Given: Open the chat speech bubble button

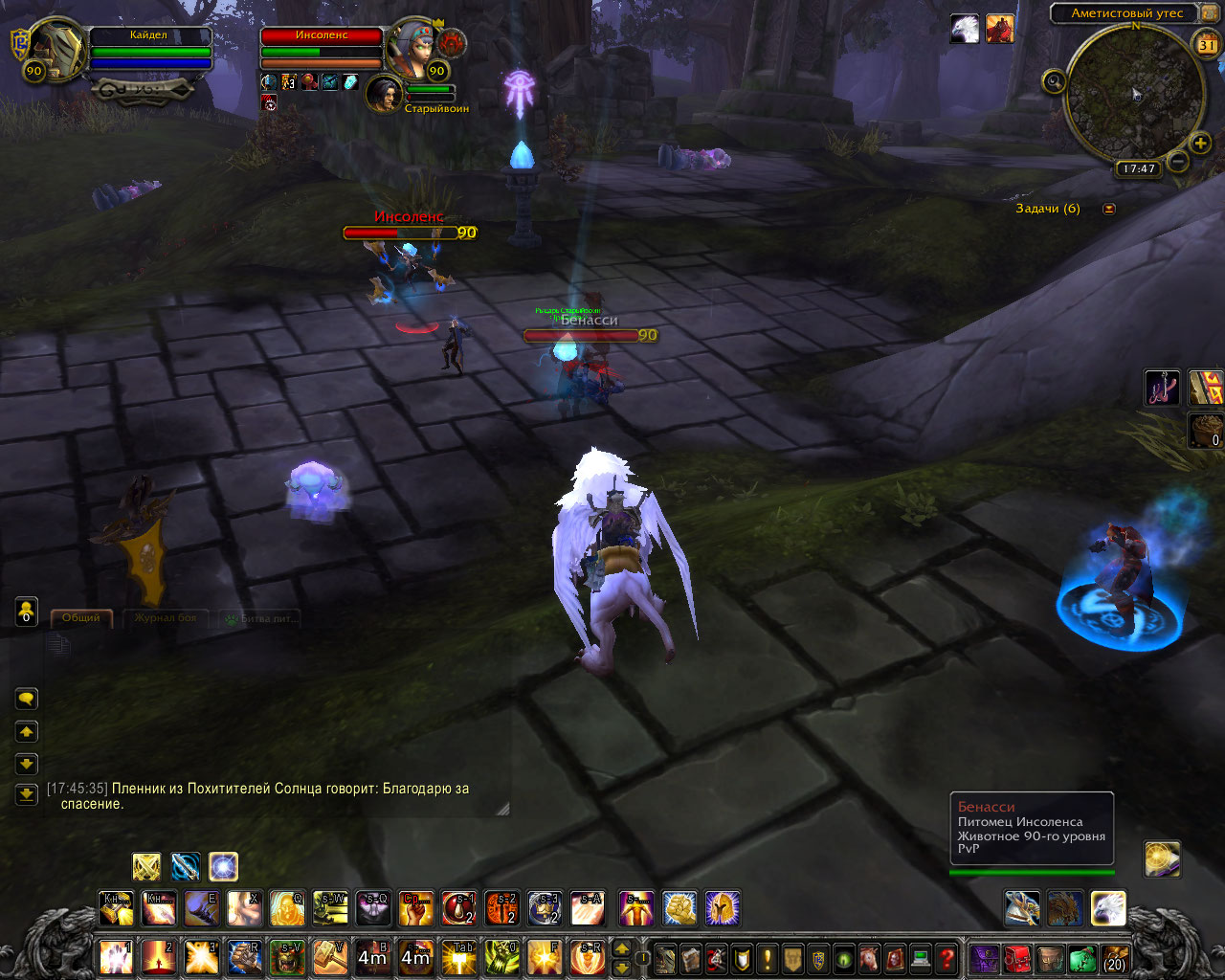Looking at the screenshot, I should (x=27, y=699).
